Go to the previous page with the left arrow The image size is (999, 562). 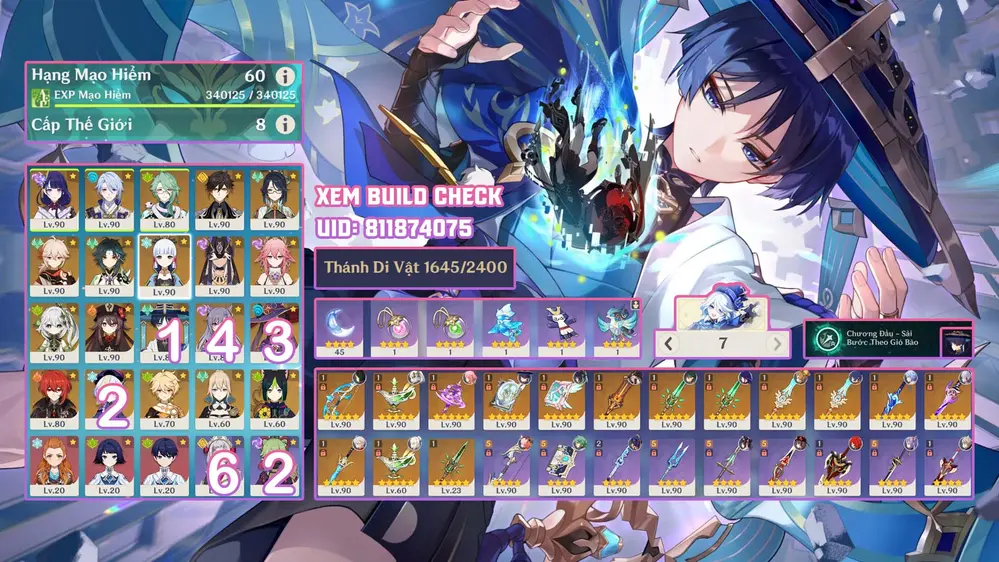tap(670, 345)
